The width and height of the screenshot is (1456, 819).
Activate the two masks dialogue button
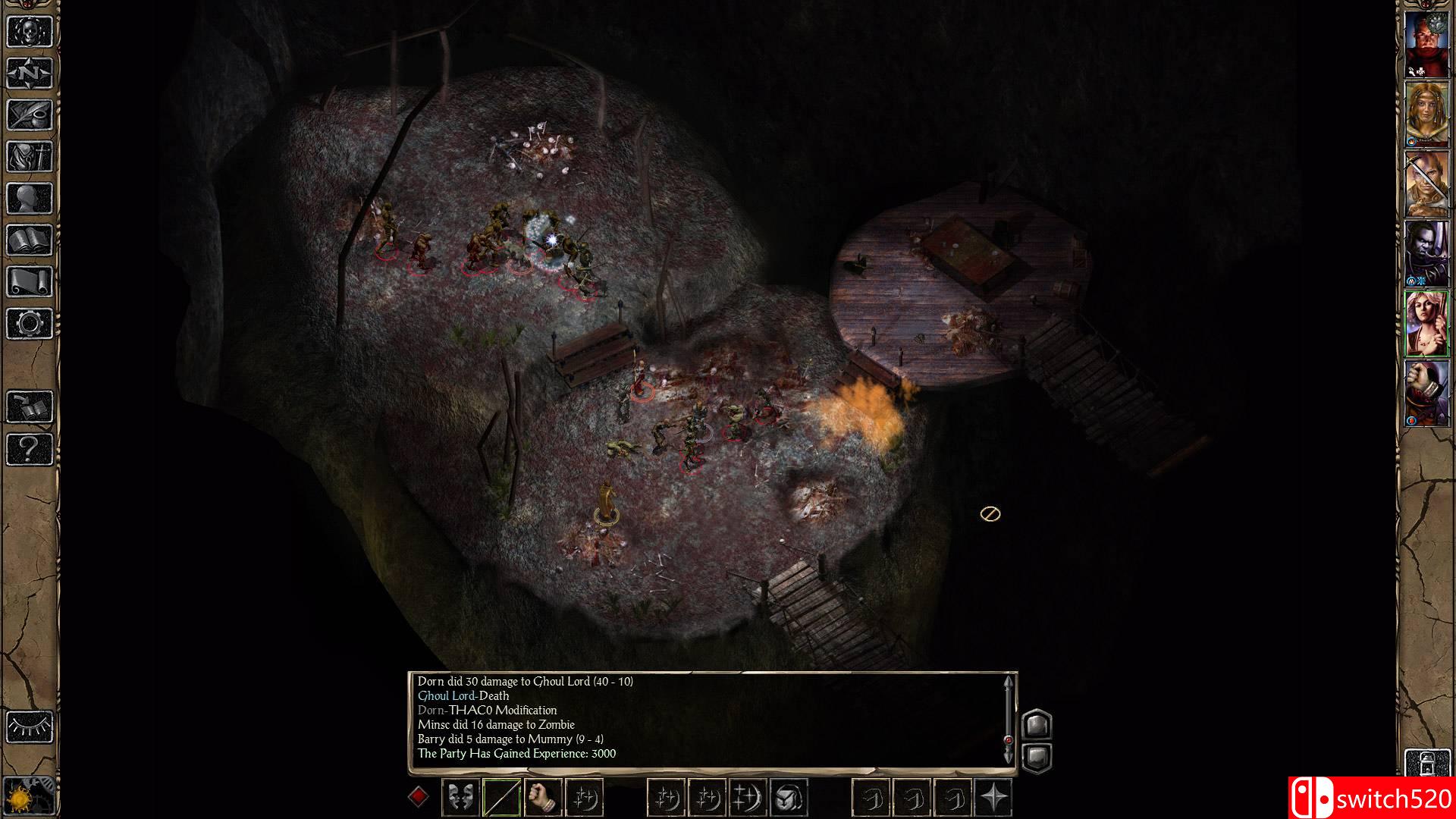460,797
